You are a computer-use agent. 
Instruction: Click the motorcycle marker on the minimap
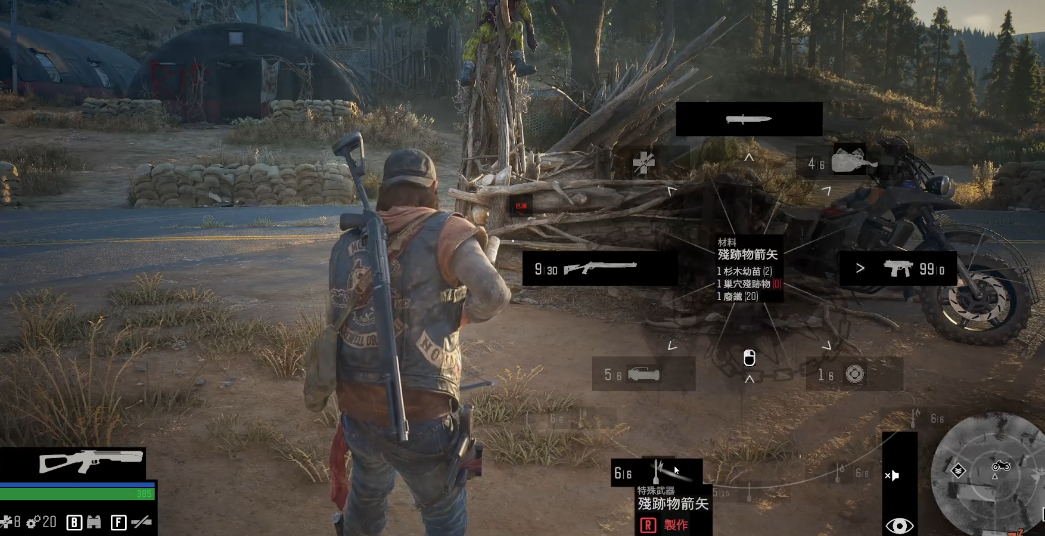[1001, 465]
